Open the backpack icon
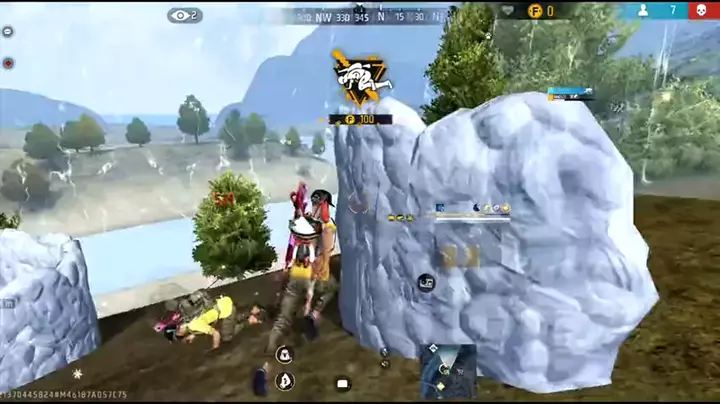 pyautogui.click(x=342, y=383)
